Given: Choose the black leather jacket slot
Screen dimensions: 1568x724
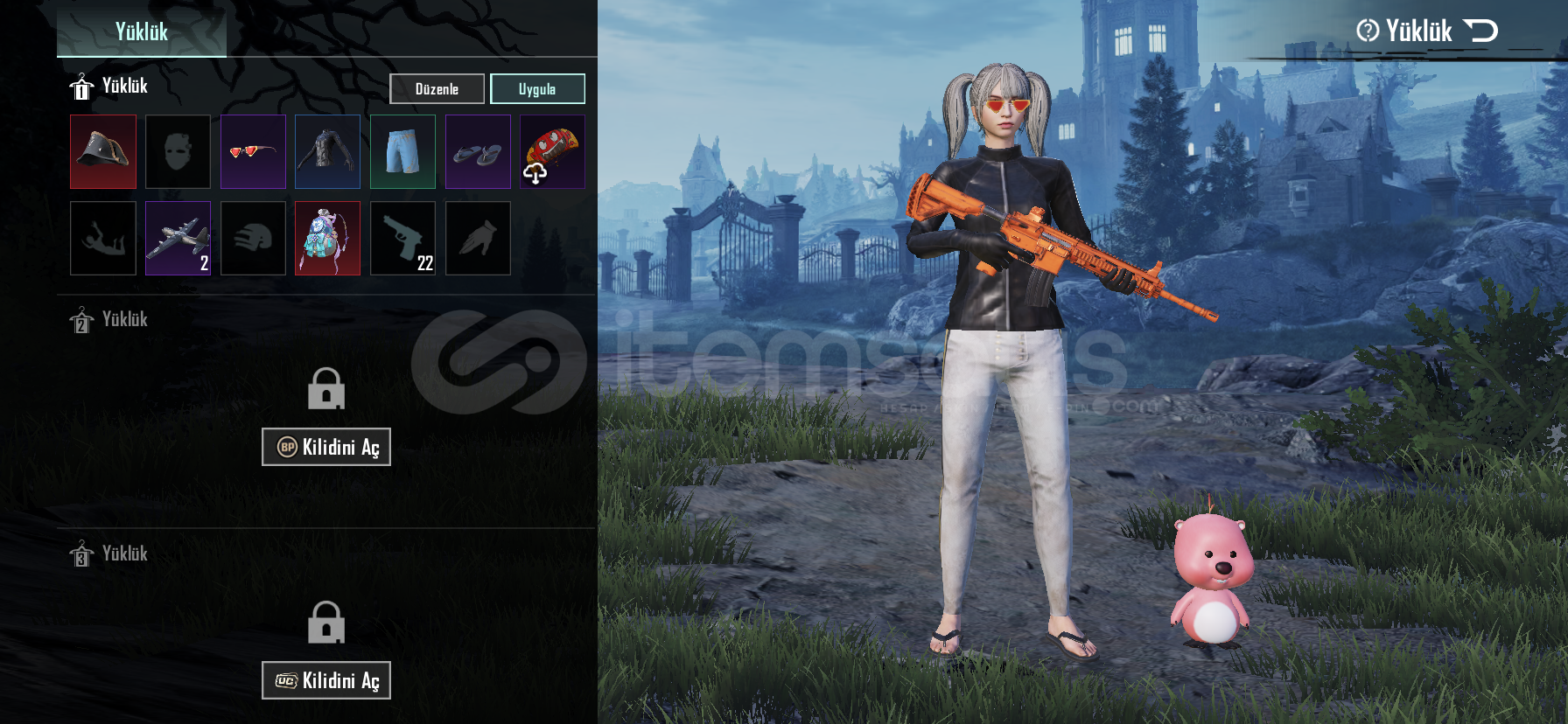Looking at the screenshot, I should (327, 151).
